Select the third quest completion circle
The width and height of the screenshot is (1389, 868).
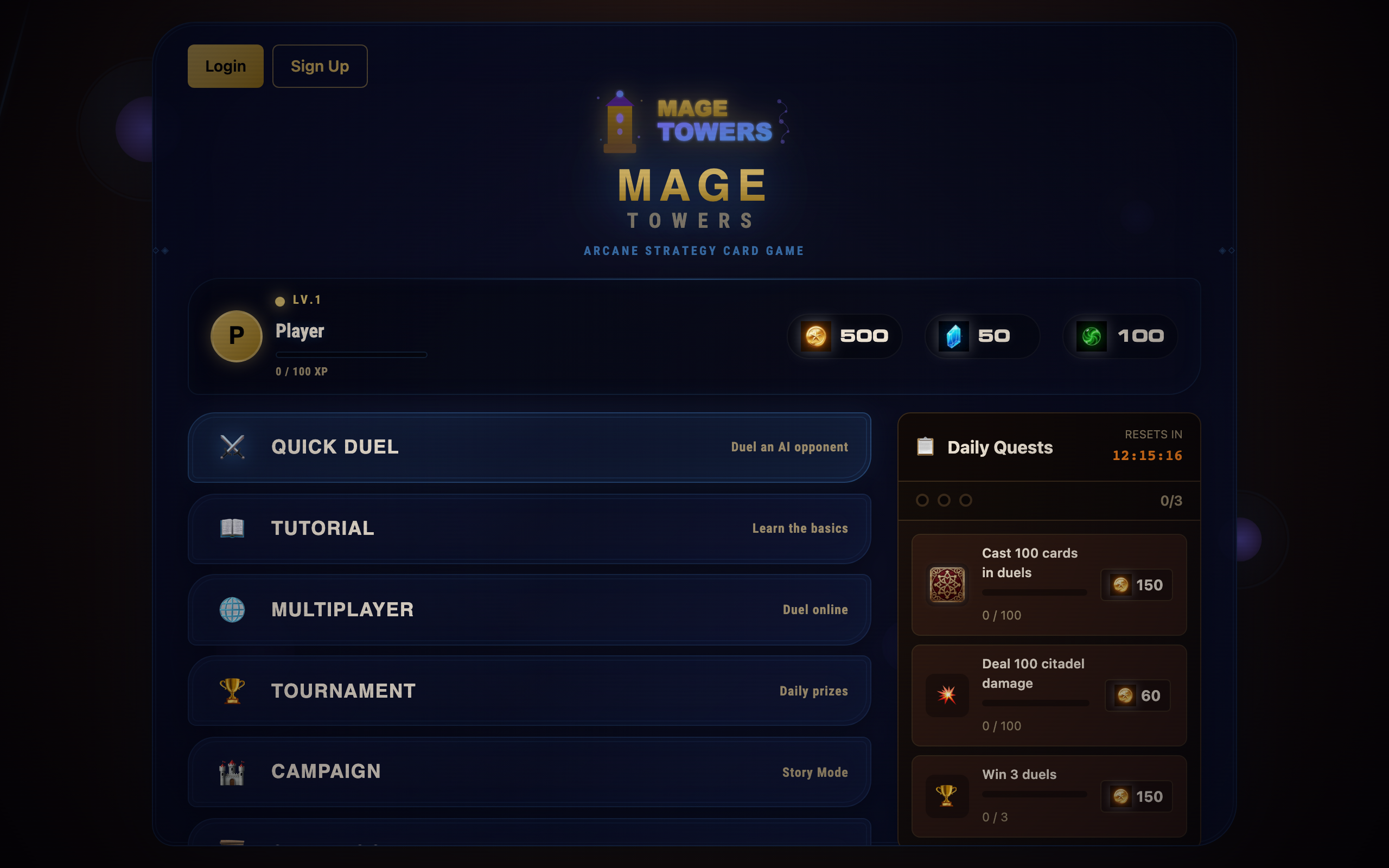click(965, 501)
